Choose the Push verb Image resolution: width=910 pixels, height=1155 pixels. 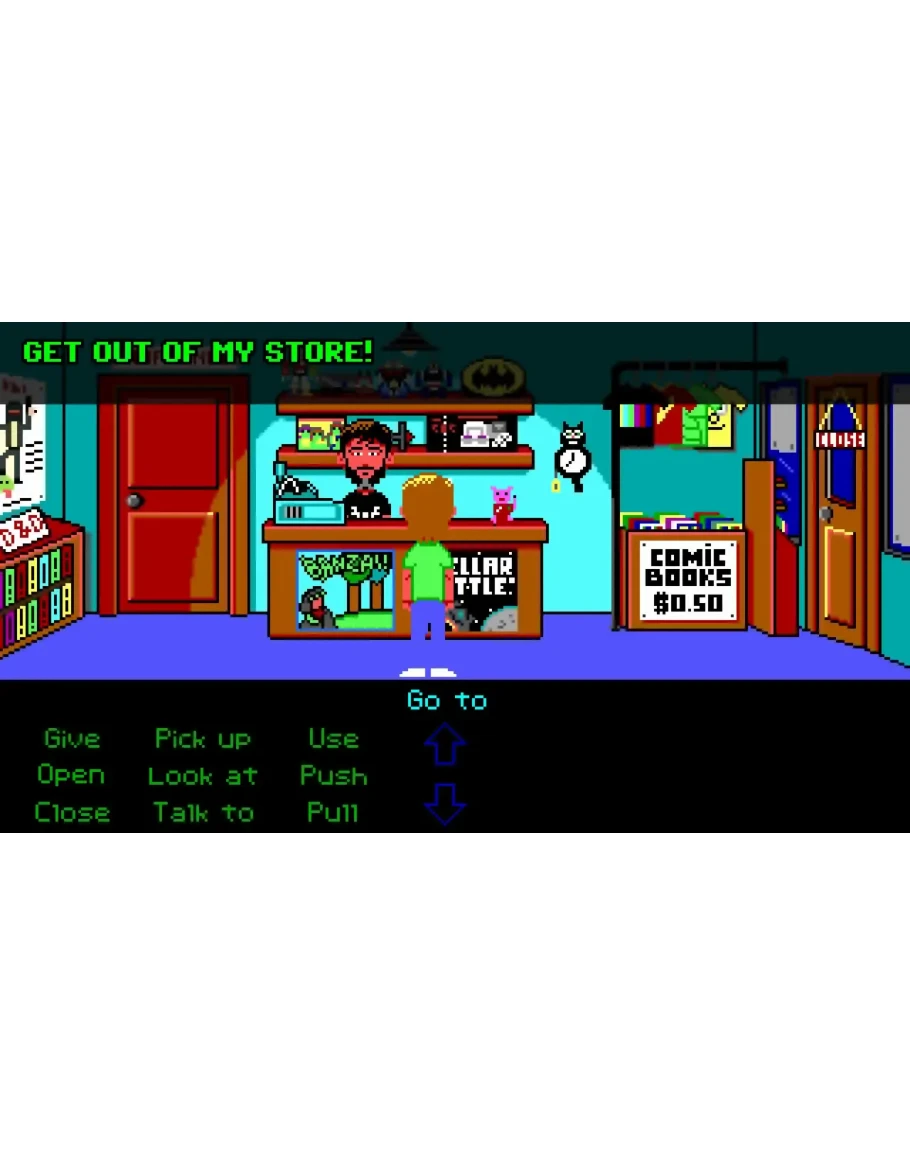click(x=333, y=775)
